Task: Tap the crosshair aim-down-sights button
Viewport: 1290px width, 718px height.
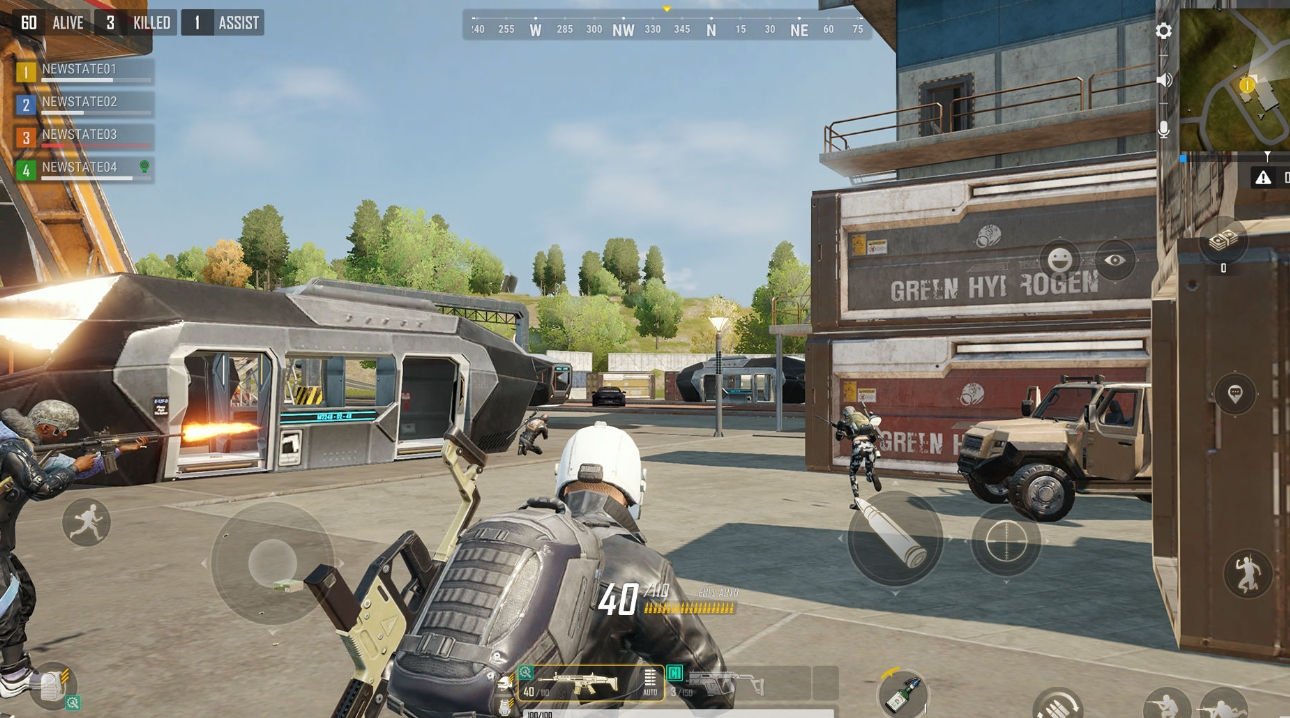Action: pyautogui.click(x=1006, y=540)
